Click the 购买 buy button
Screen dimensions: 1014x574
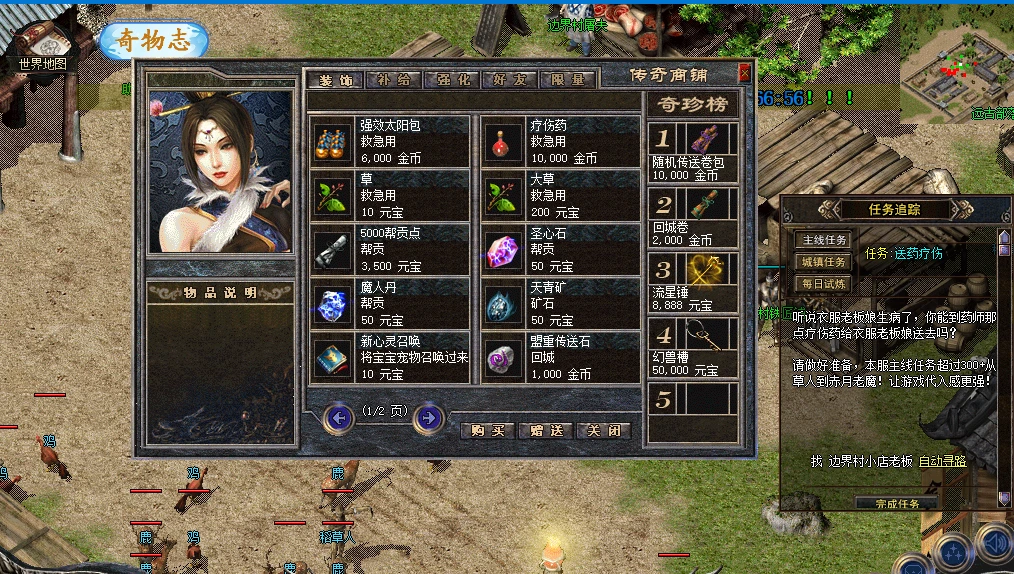[487, 430]
